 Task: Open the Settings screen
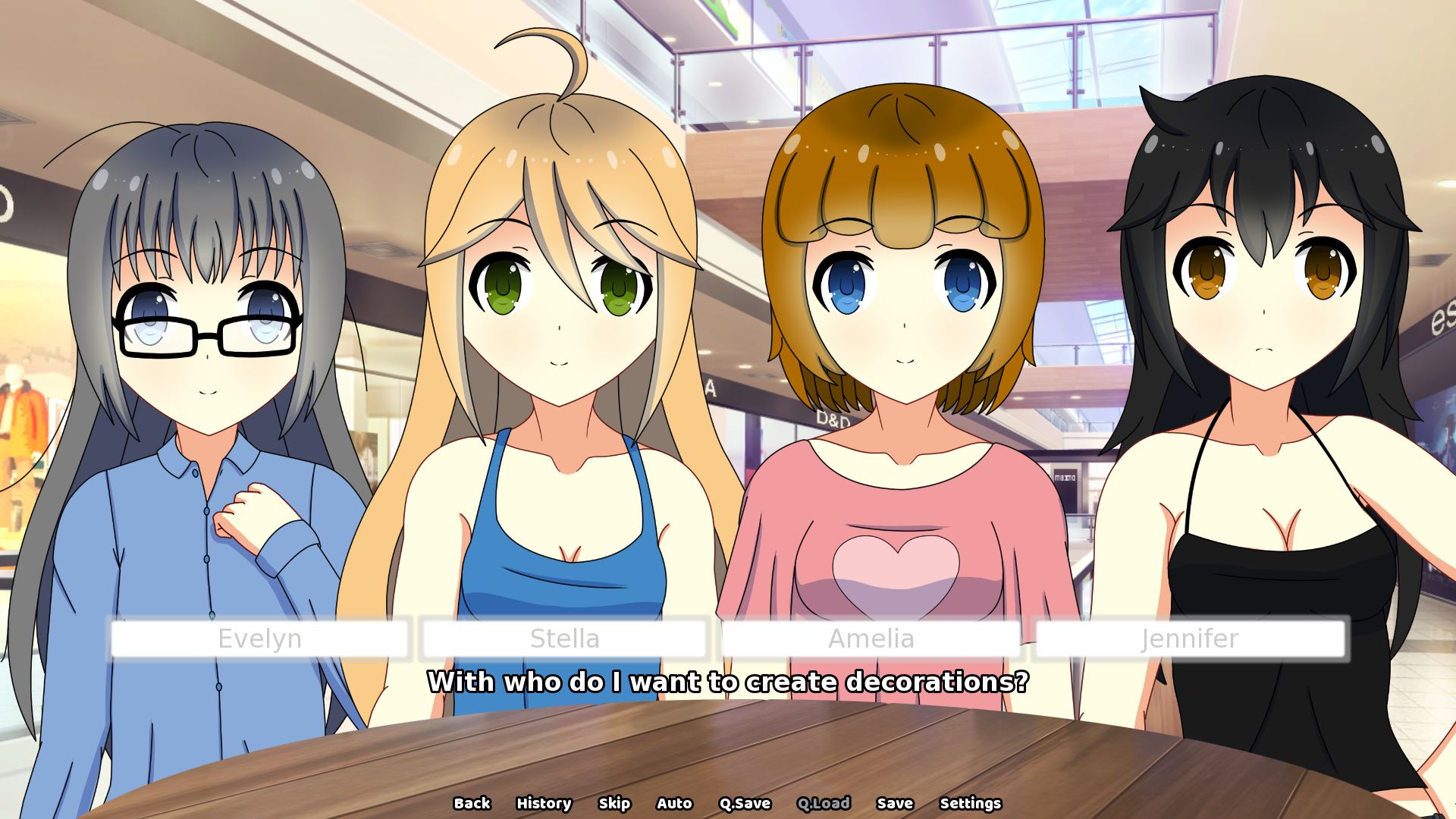(970, 803)
